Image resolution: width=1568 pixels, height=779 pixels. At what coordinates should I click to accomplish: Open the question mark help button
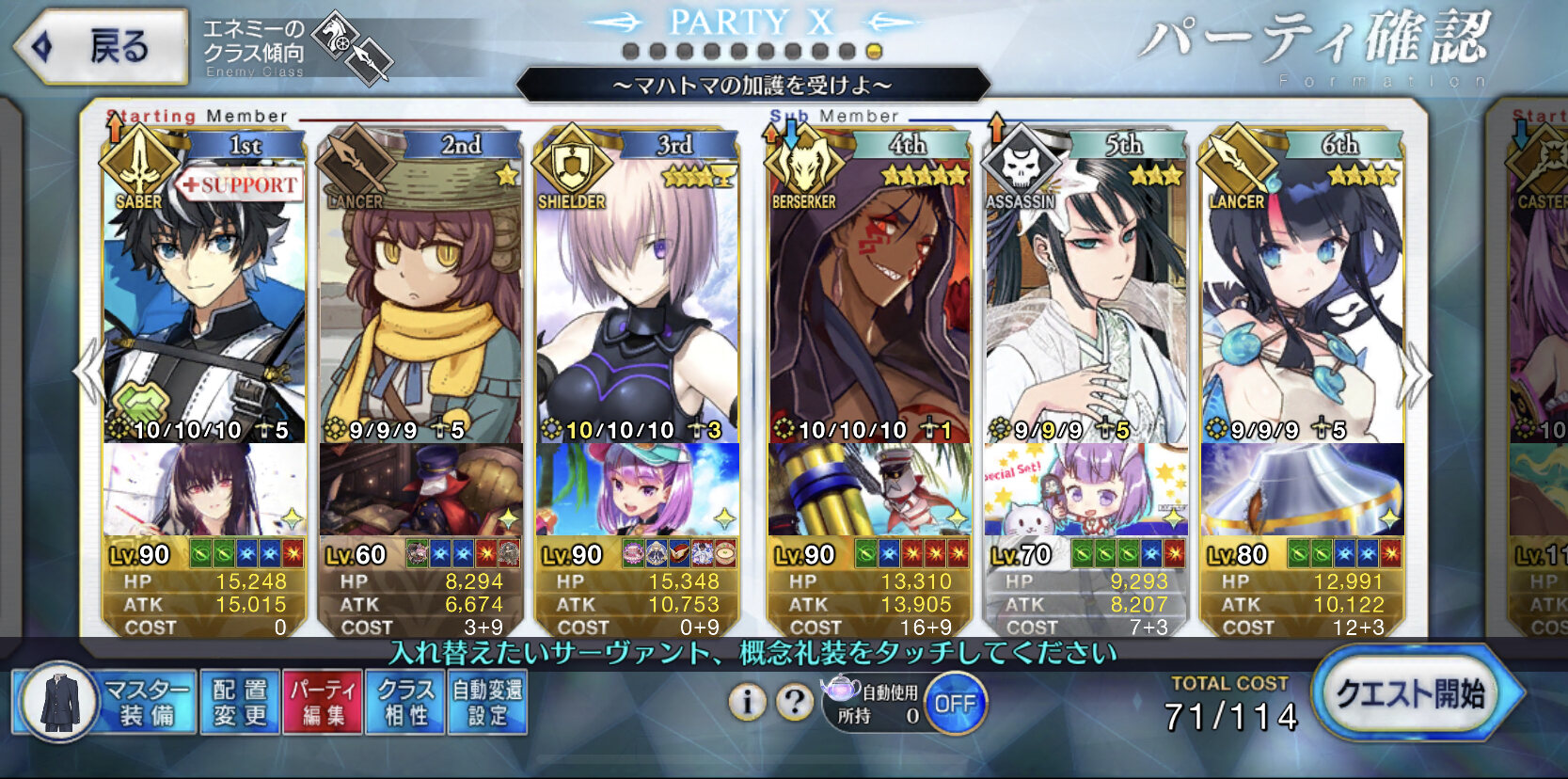tap(795, 702)
